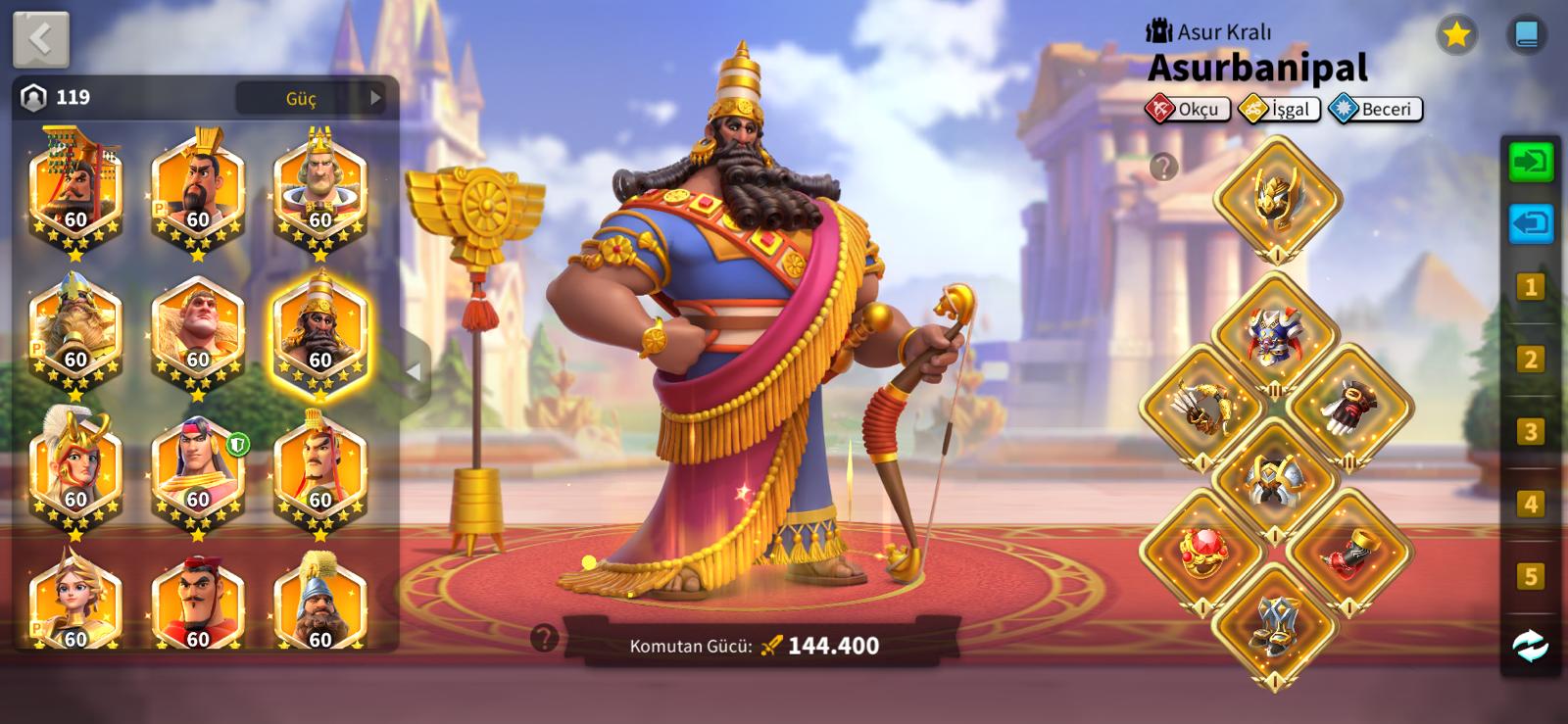Click the green import arrow button
The width and height of the screenshot is (1568, 724).
(1530, 162)
